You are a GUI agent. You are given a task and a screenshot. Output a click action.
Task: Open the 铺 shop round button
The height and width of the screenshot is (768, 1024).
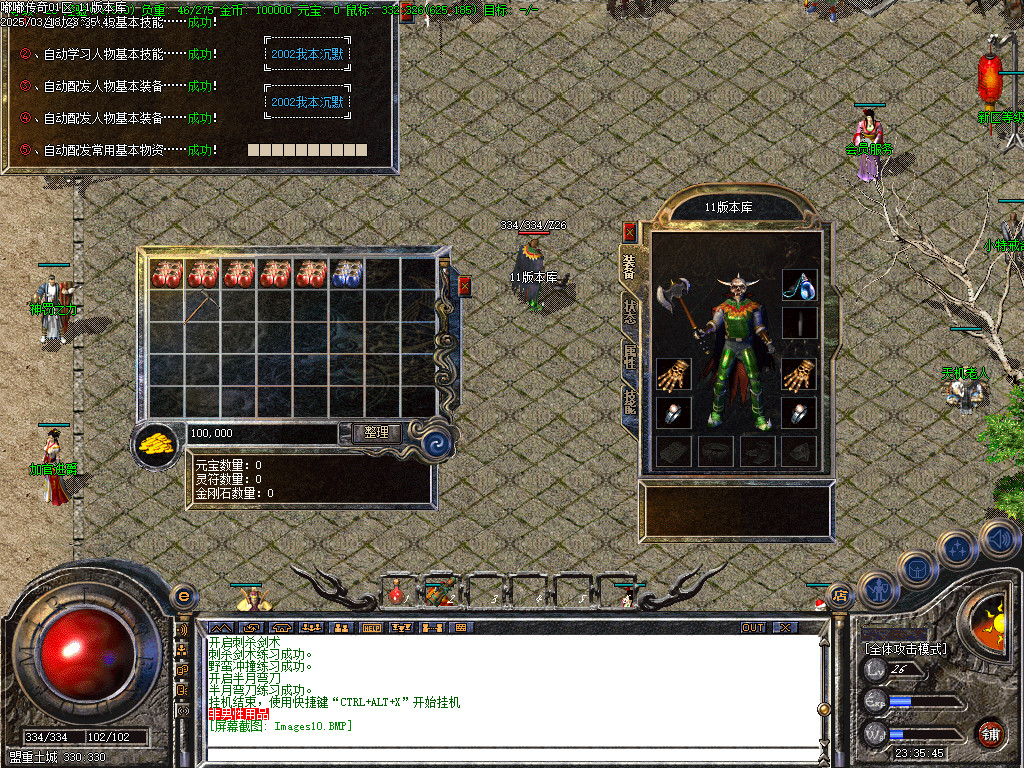coord(989,732)
